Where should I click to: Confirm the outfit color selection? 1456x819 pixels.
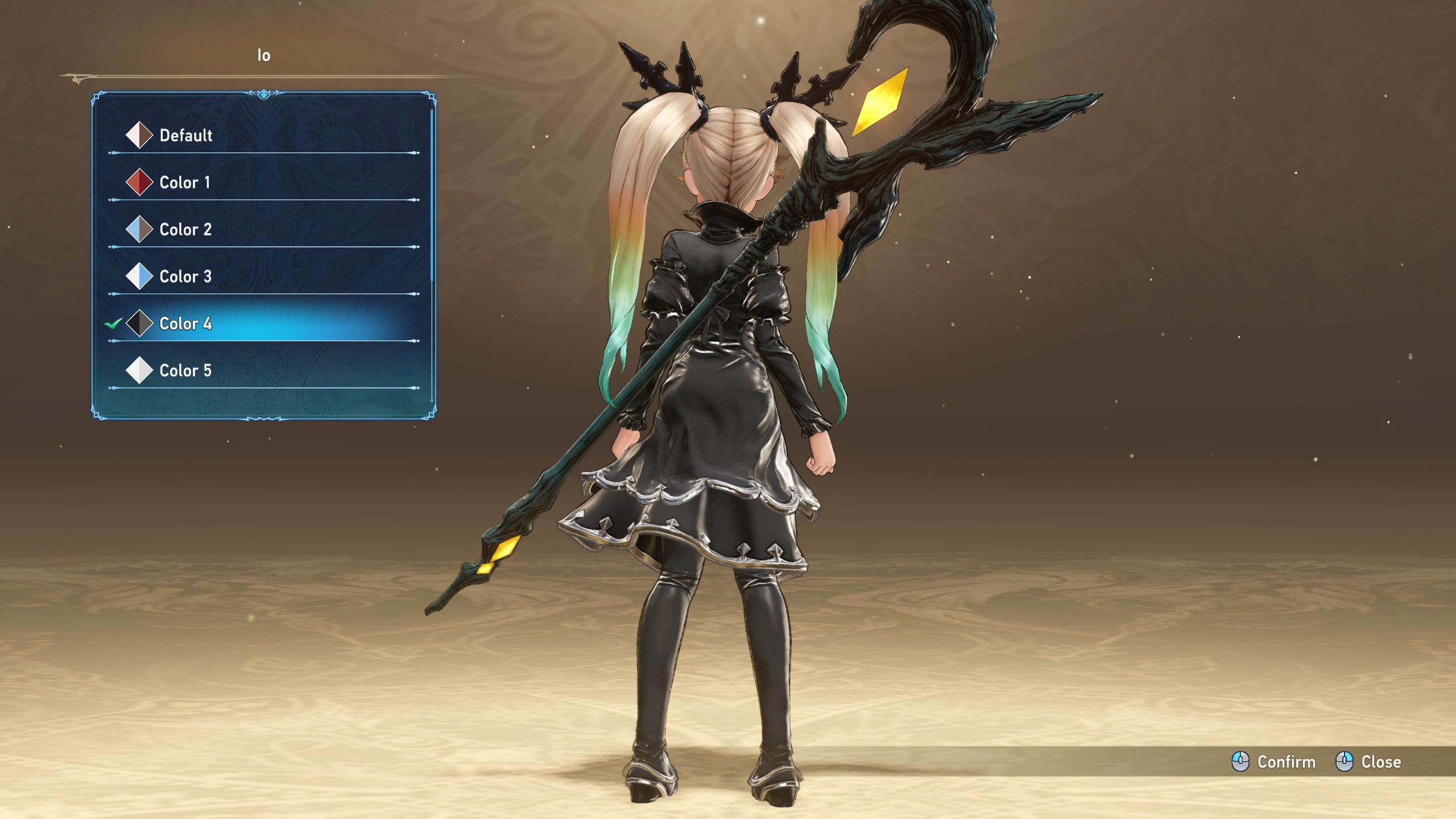pos(1274,762)
